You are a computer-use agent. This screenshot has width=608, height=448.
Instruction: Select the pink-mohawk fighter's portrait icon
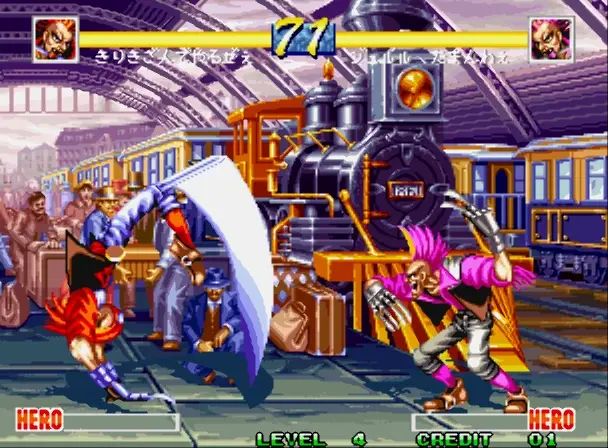[x=552, y=40]
